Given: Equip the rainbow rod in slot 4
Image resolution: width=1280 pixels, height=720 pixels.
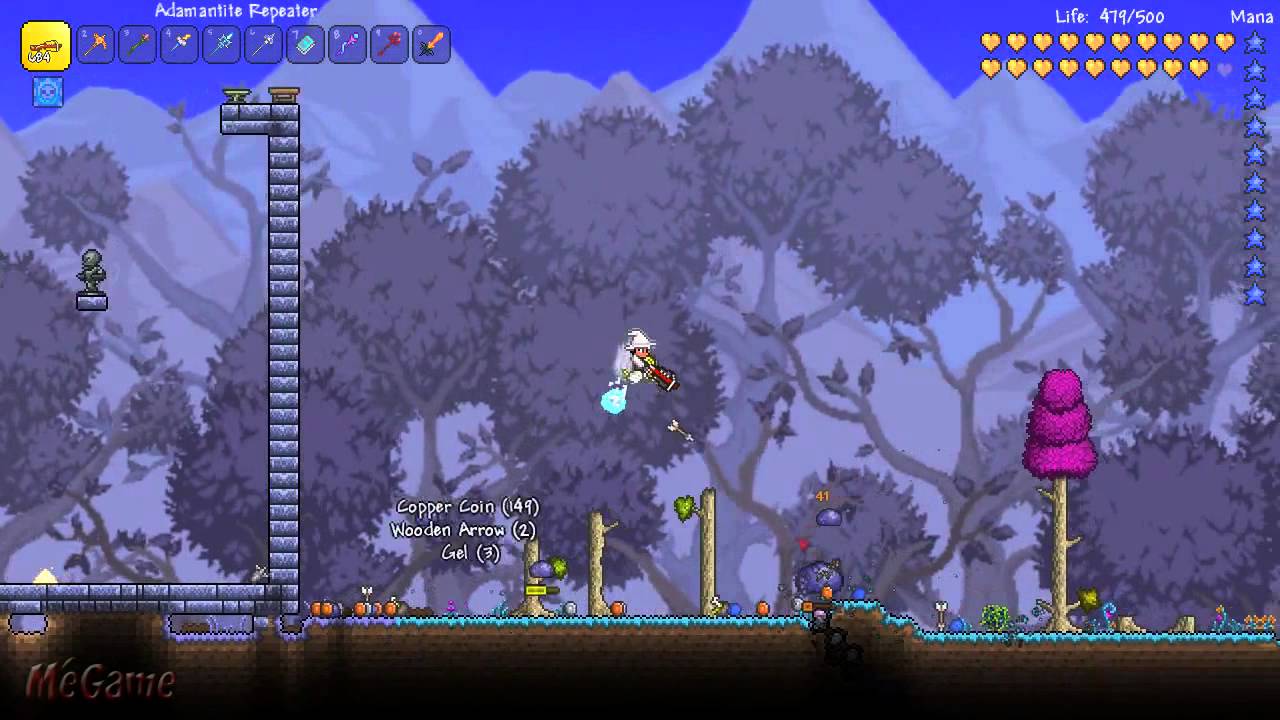Looking at the screenshot, I should pyautogui.click(x=180, y=45).
